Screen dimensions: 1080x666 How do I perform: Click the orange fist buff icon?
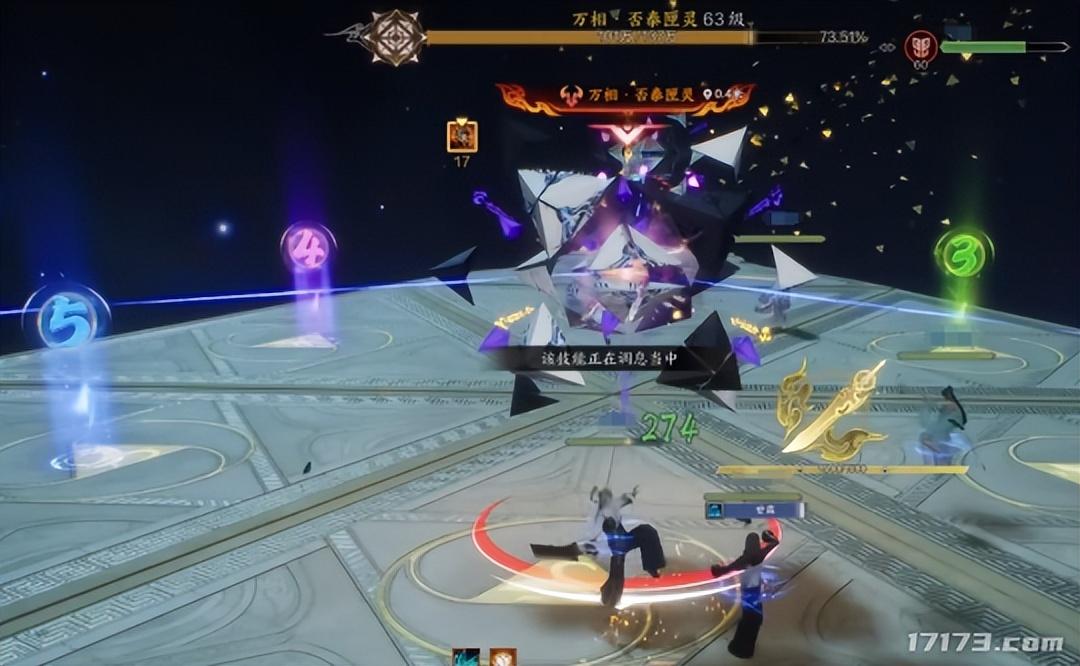[502, 658]
